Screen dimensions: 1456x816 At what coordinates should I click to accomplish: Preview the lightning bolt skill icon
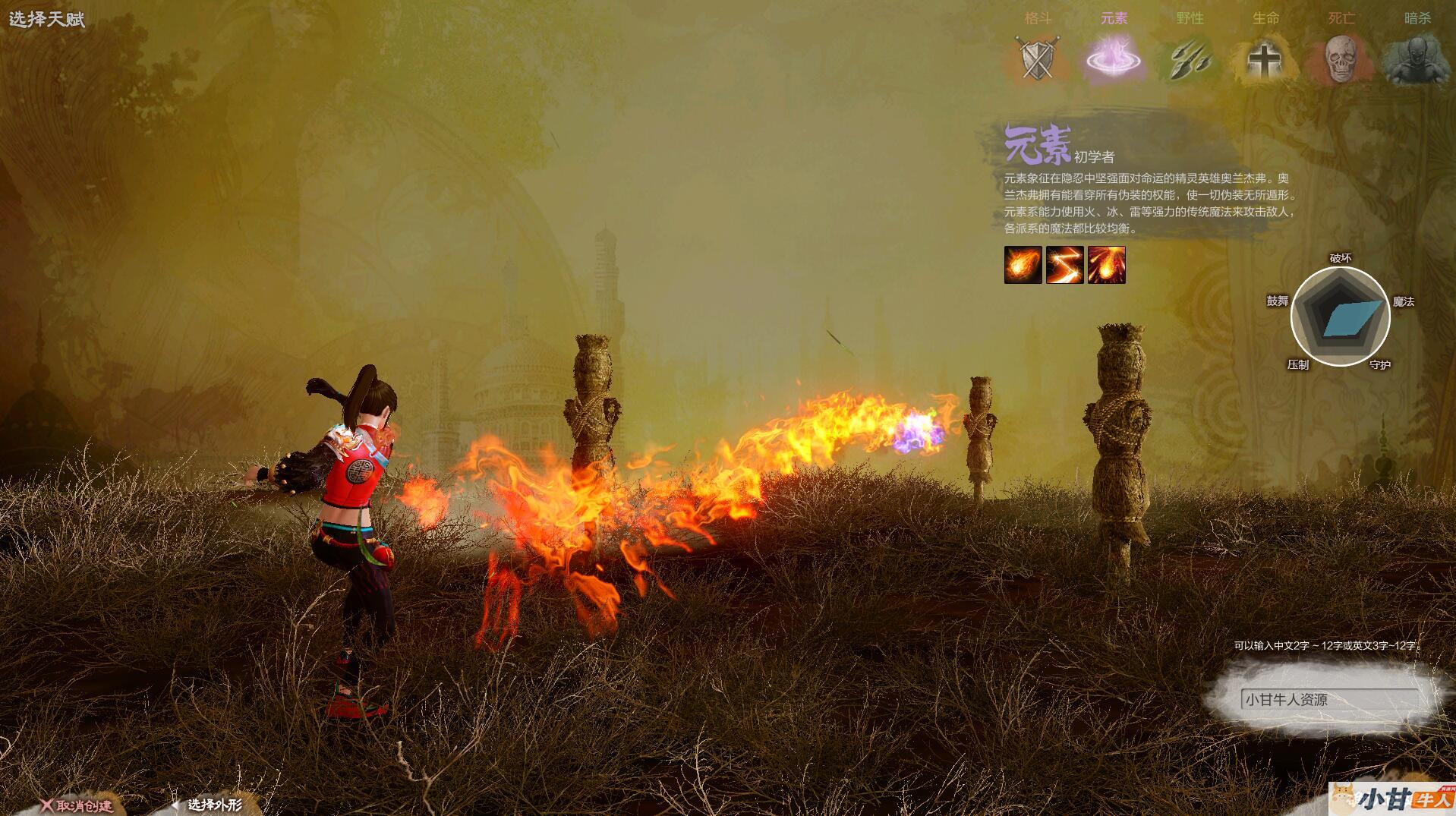[x=1064, y=265]
